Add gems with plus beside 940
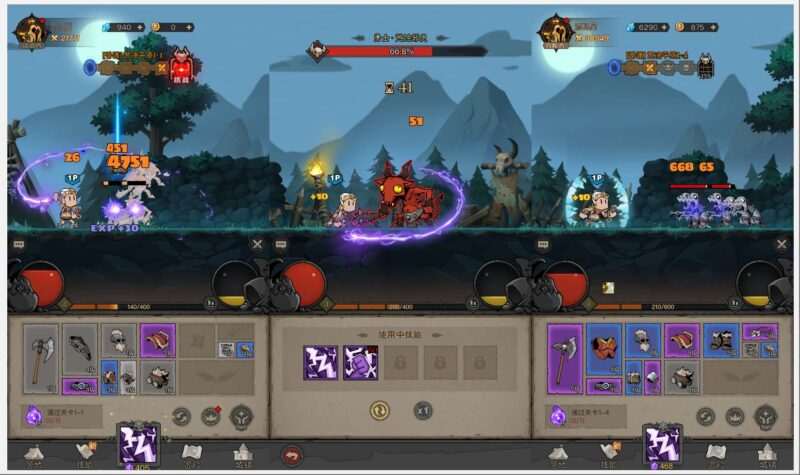The height and width of the screenshot is (475, 800). click(138, 27)
